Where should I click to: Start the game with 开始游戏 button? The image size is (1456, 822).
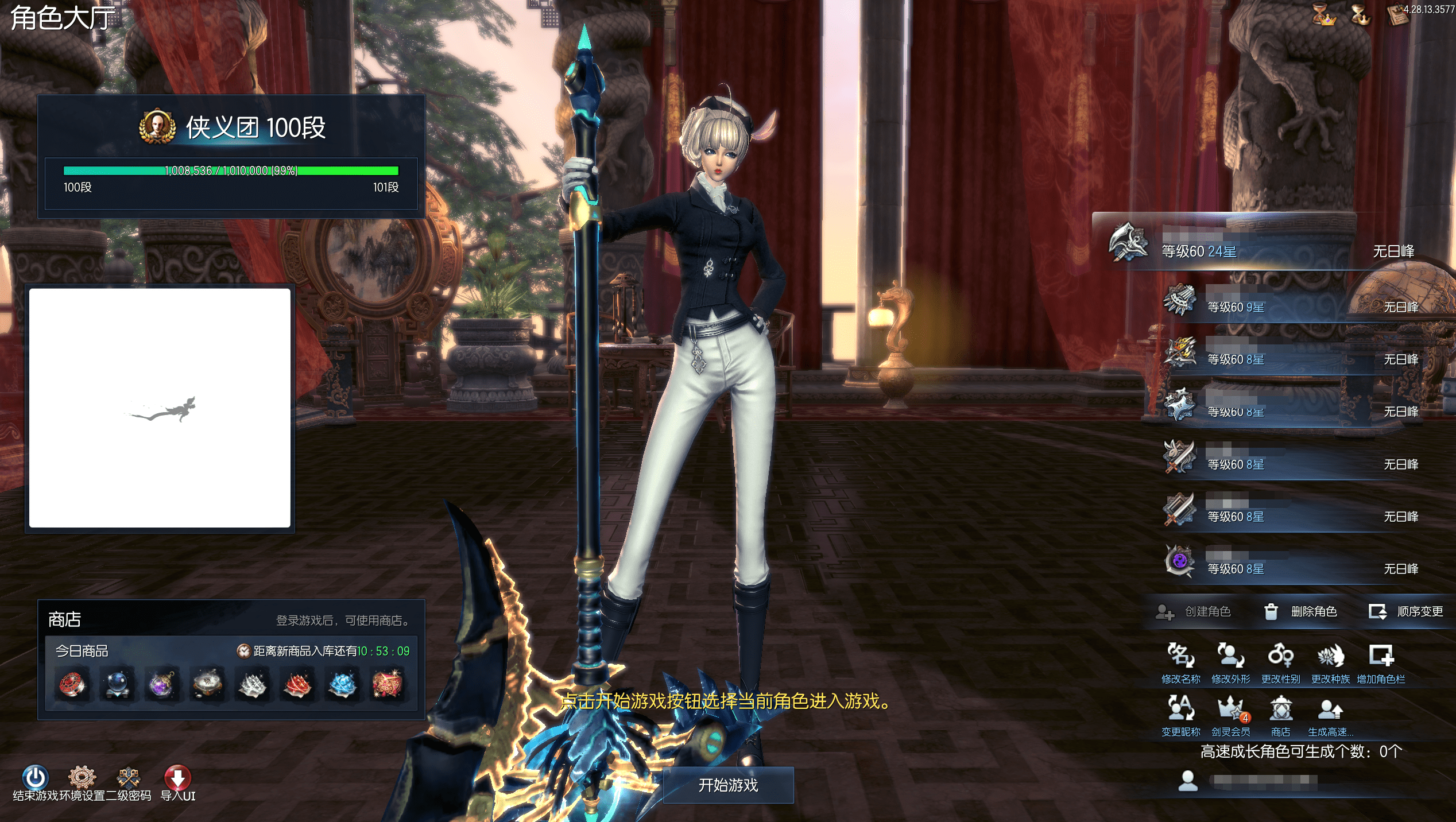tap(728, 785)
